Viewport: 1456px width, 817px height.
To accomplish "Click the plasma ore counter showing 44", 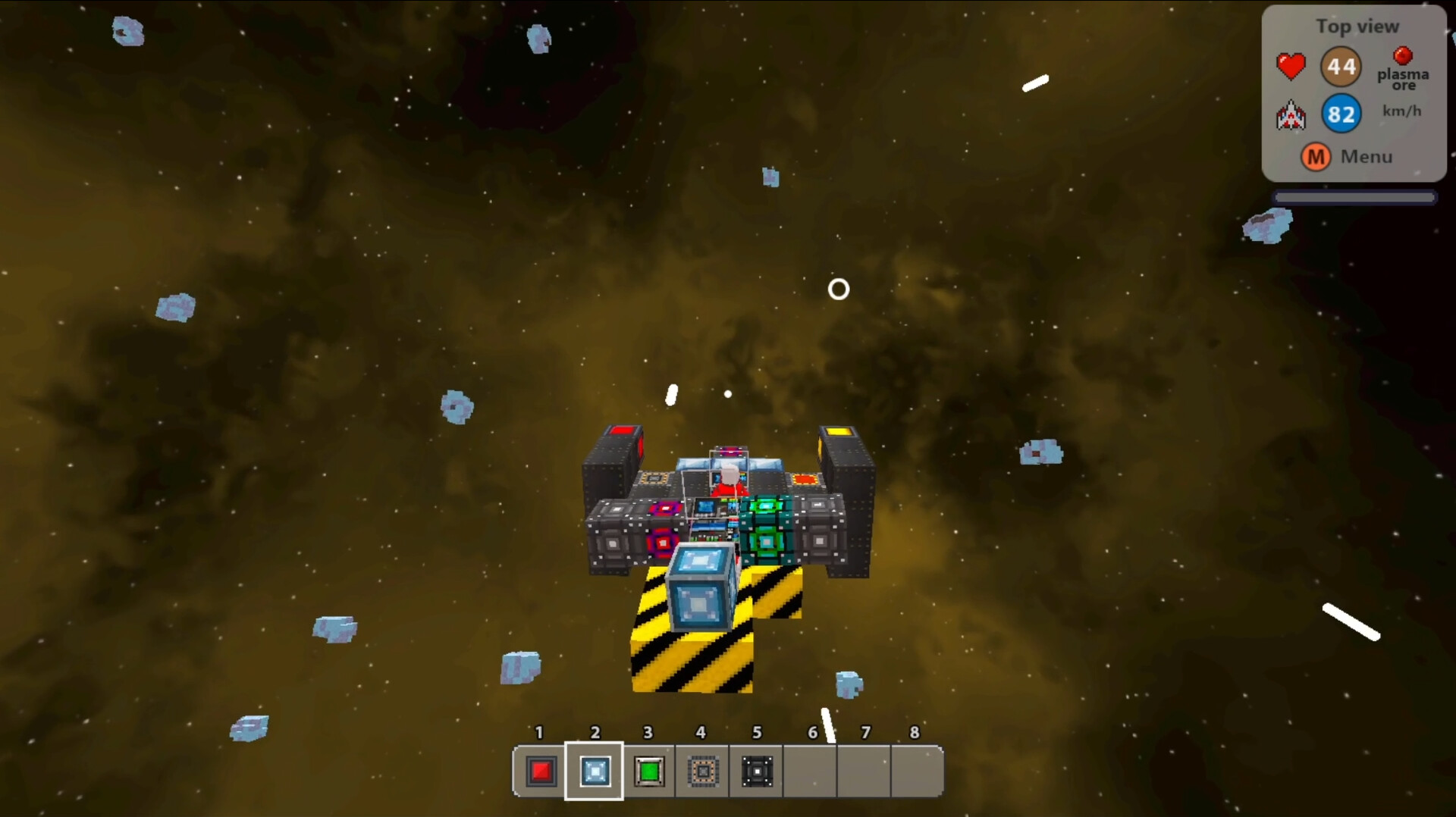I will pyautogui.click(x=1341, y=66).
